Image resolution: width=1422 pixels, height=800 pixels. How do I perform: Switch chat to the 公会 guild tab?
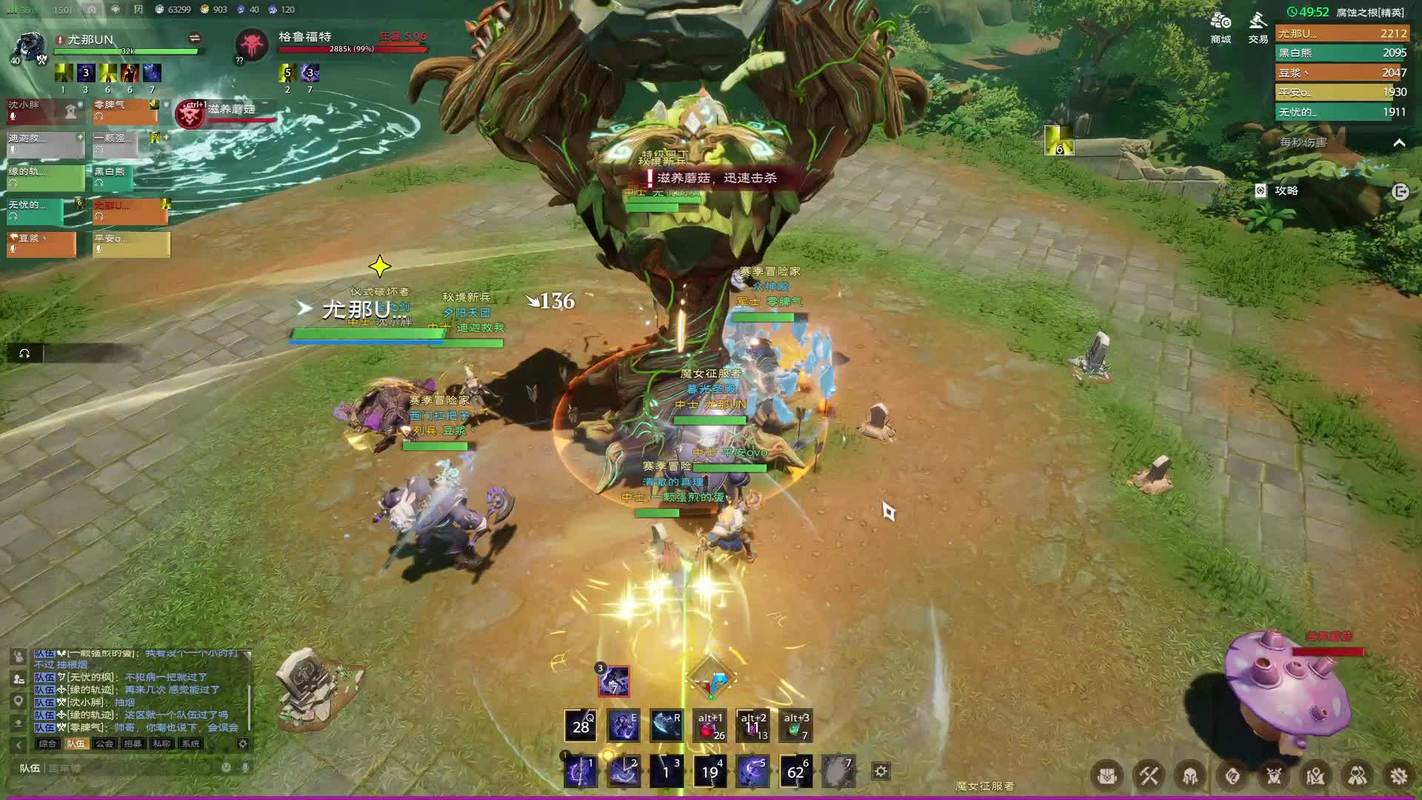(x=105, y=744)
